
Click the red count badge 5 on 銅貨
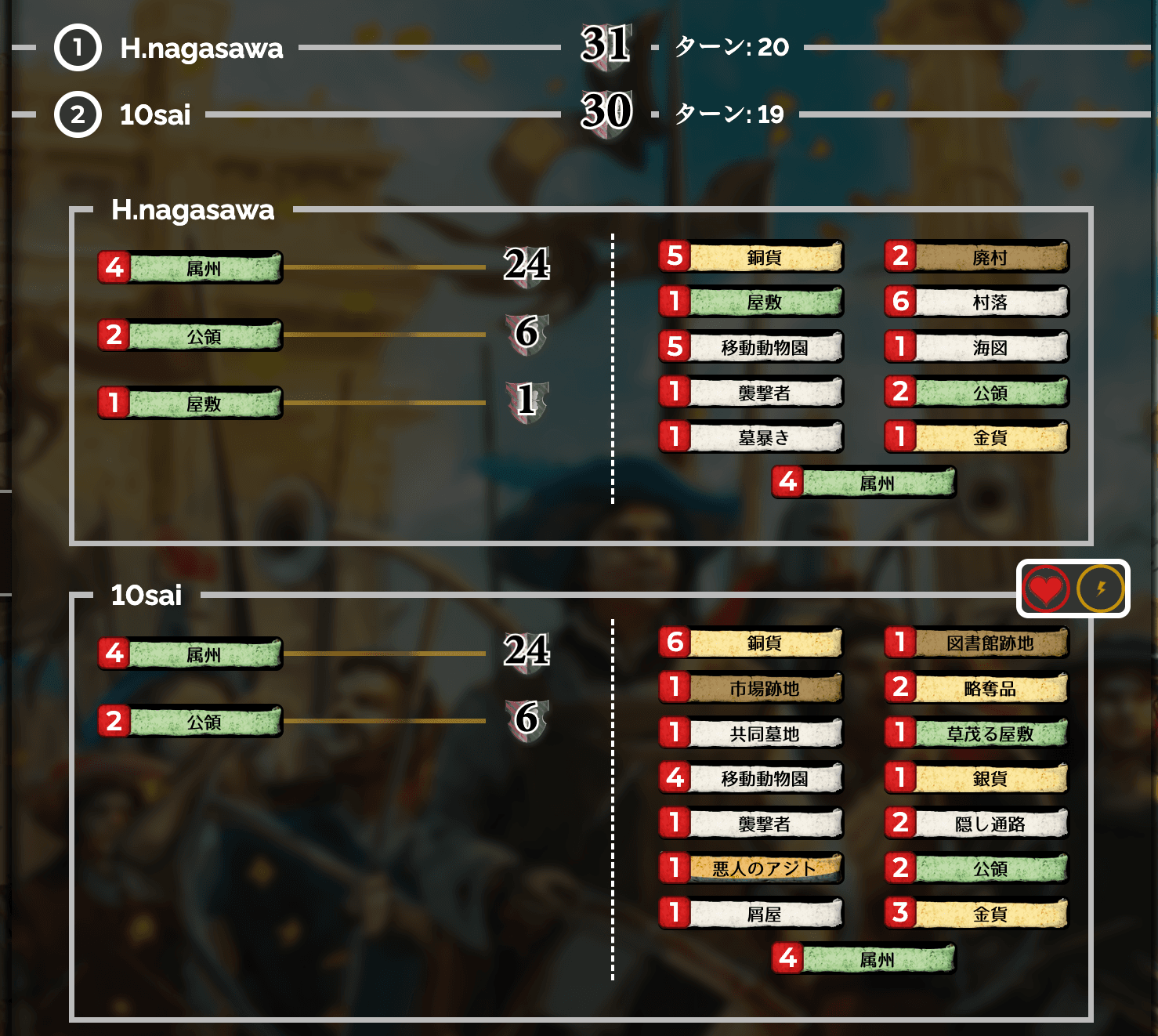click(675, 257)
